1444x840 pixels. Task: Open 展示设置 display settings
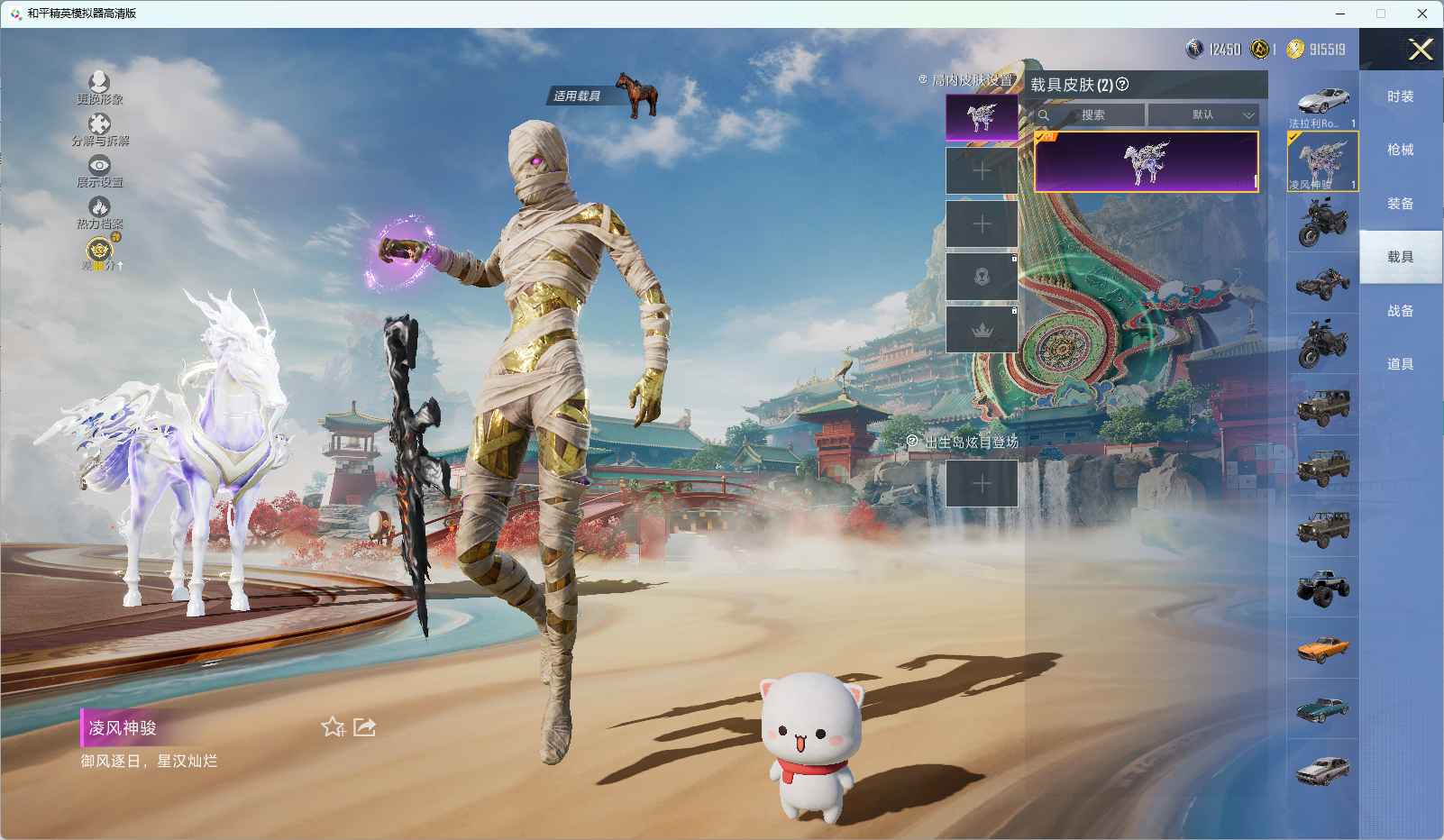99,170
